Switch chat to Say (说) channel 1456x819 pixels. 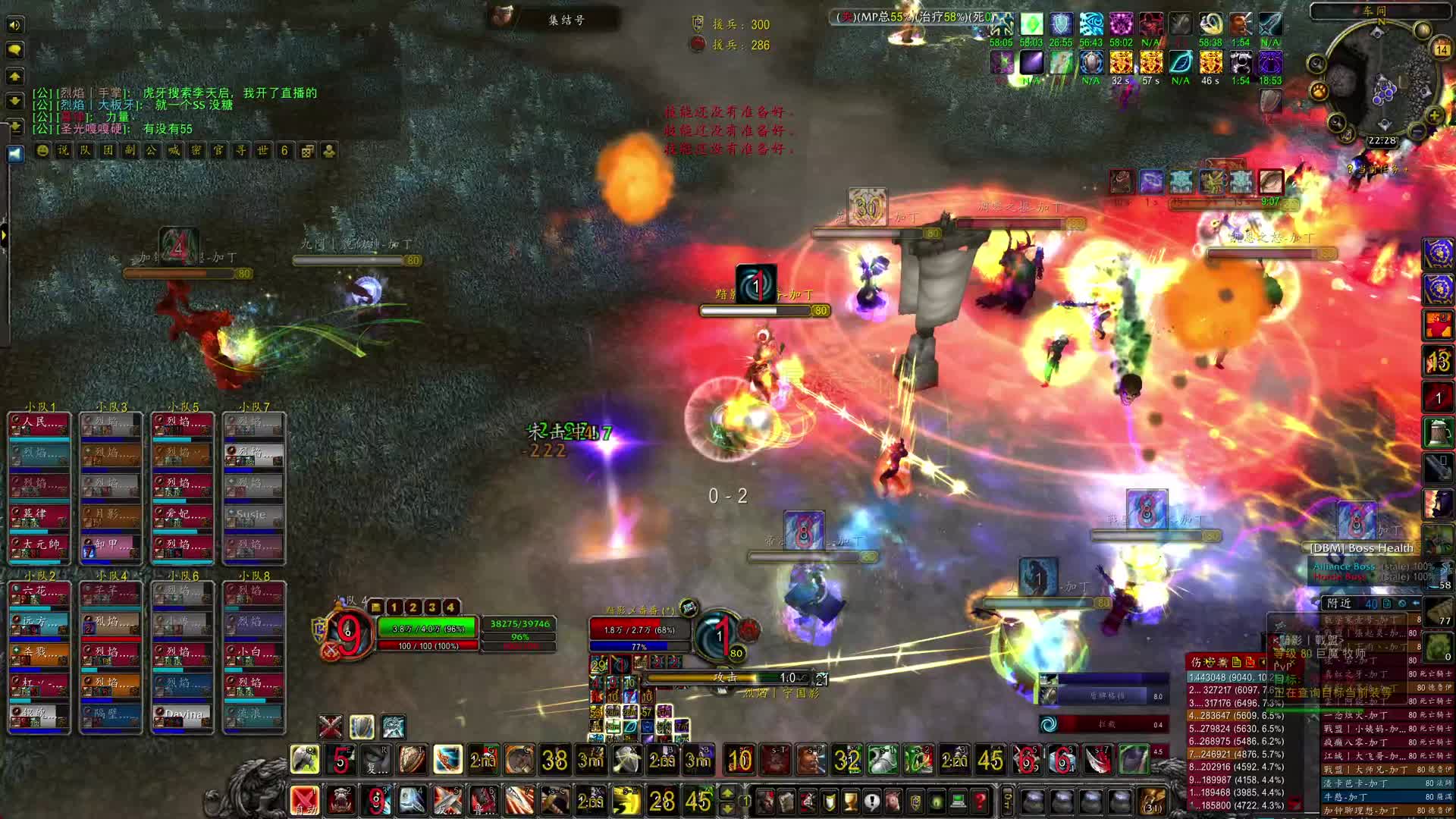click(x=64, y=151)
